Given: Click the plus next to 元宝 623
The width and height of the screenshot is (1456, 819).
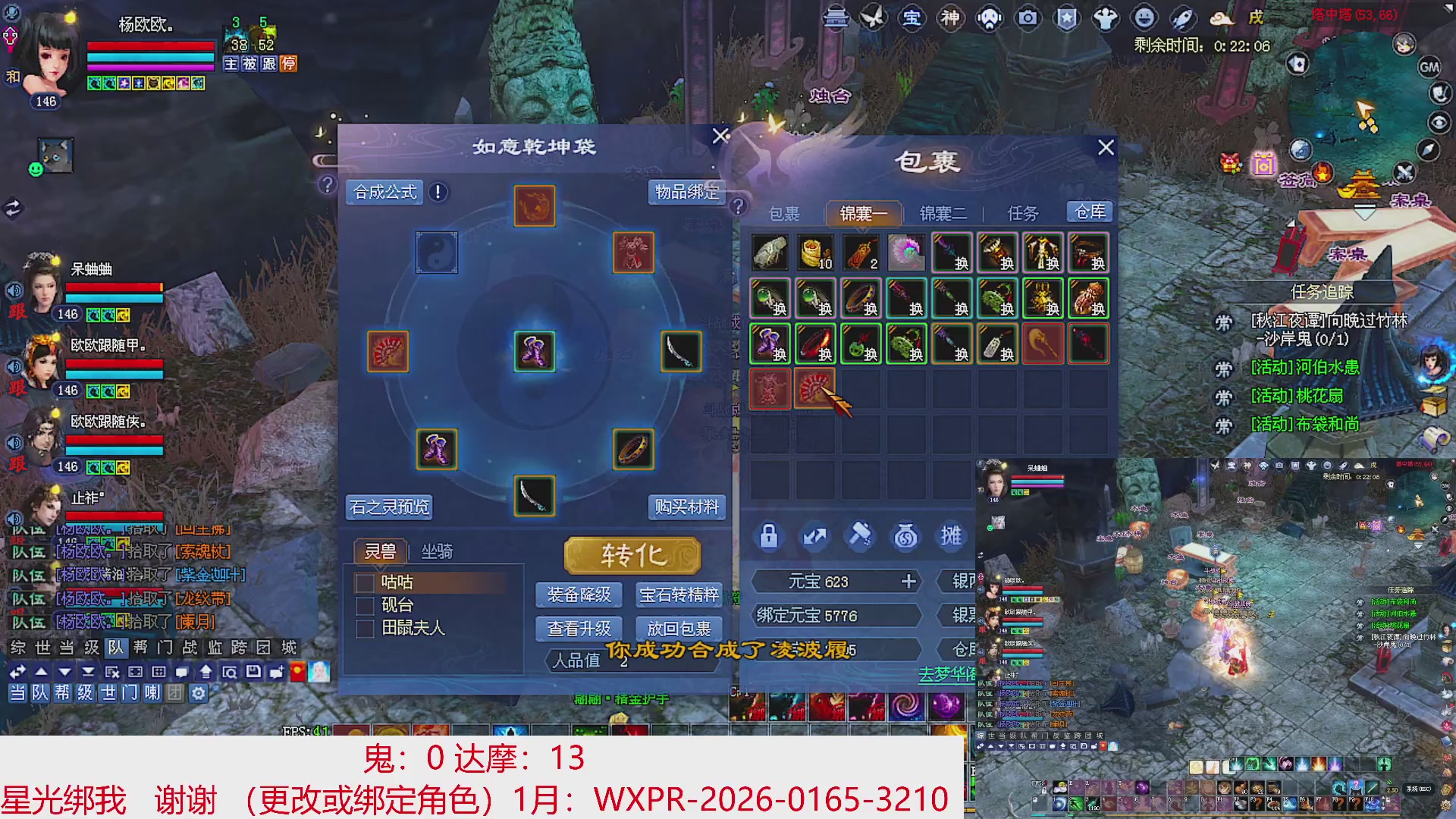Looking at the screenshot, I should tap(908, 582).
